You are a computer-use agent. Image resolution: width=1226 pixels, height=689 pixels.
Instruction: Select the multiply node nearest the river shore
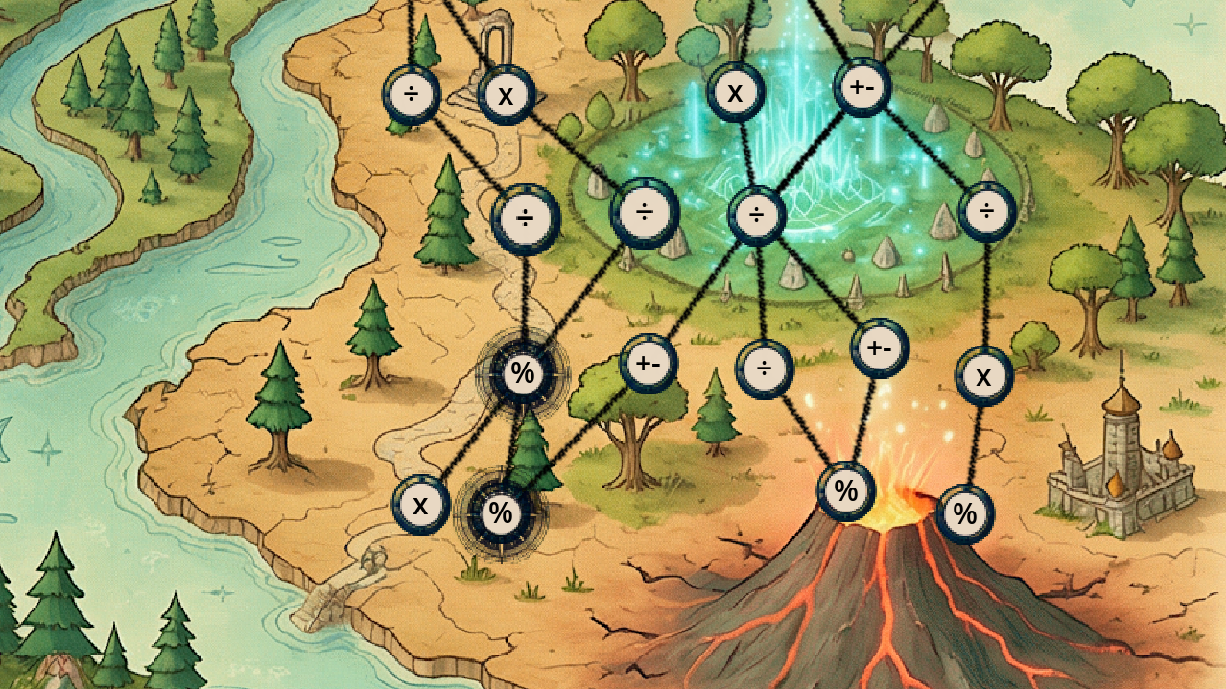(420, 504)
